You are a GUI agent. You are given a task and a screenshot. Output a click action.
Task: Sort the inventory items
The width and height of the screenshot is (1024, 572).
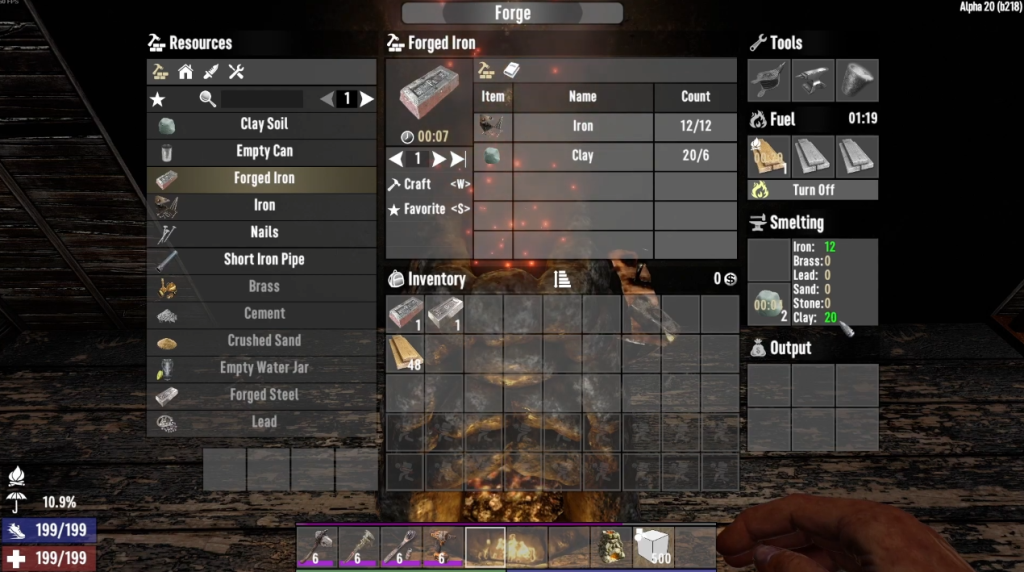click(x=563, y=280)
